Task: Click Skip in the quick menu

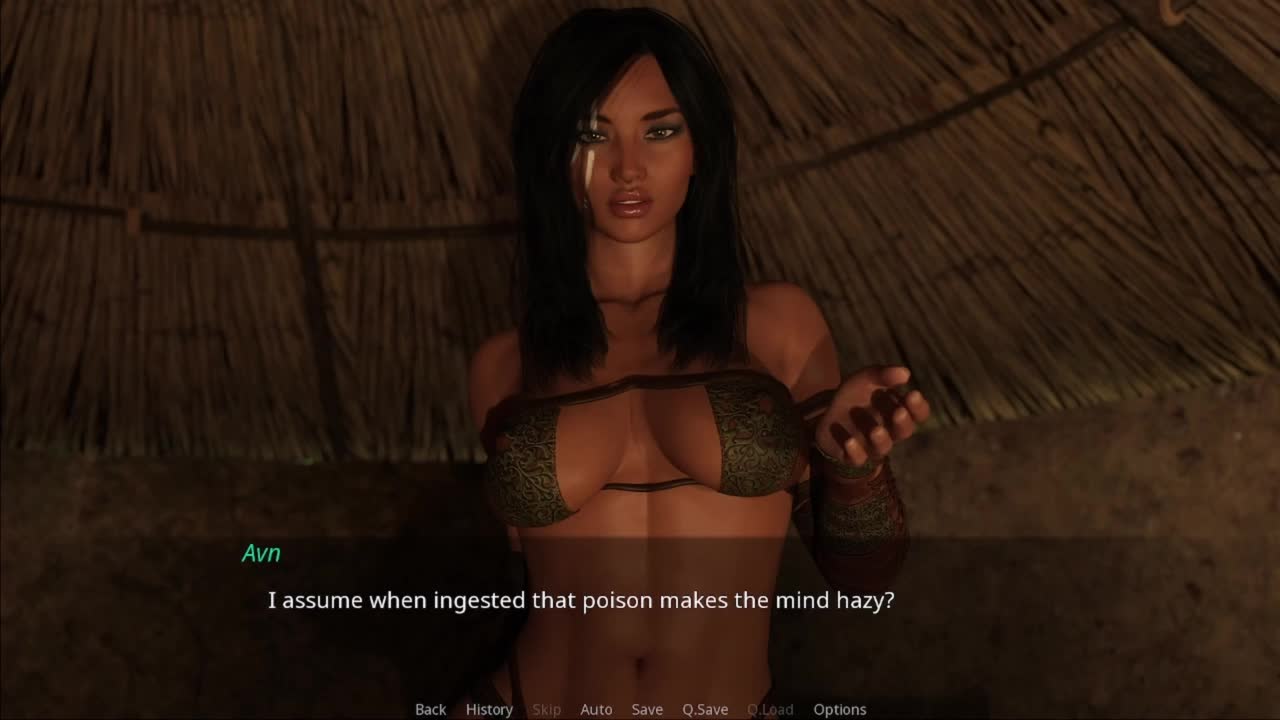Action: (x=546, y=709)
